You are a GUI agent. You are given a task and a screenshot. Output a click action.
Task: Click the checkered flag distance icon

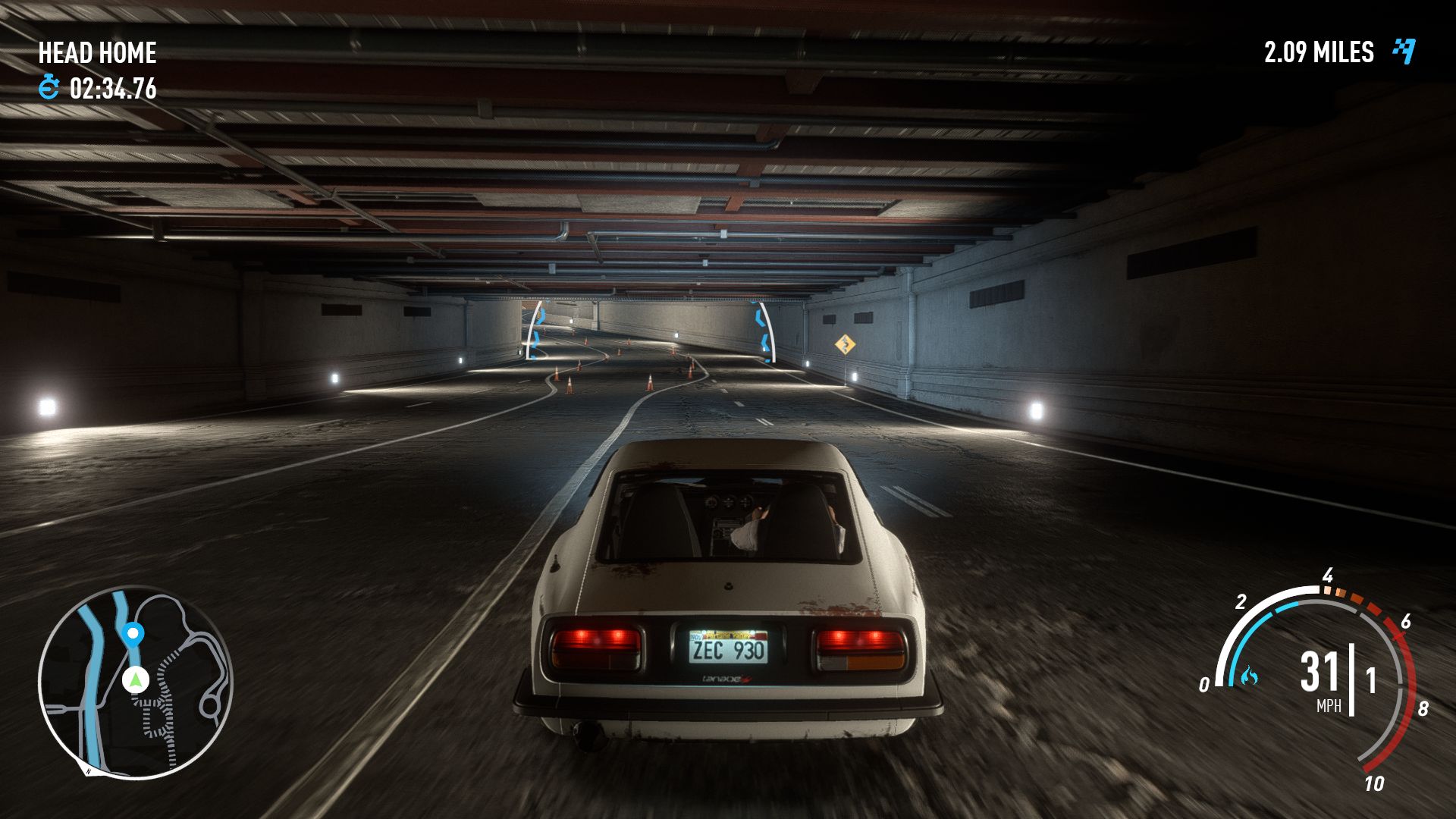[x=1404, y=52]
